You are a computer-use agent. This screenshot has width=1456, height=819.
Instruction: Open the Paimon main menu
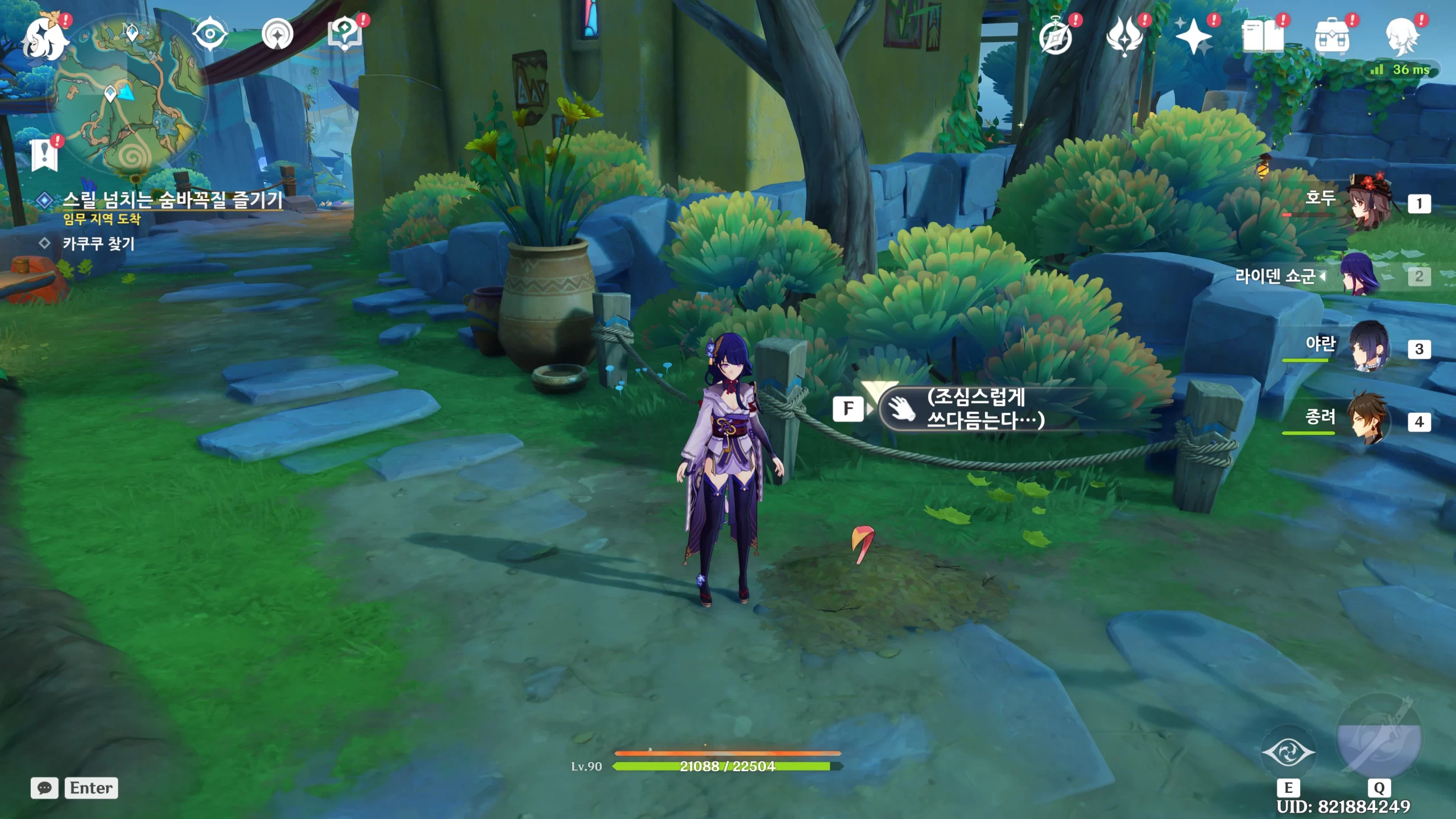(x=44, y=39)
